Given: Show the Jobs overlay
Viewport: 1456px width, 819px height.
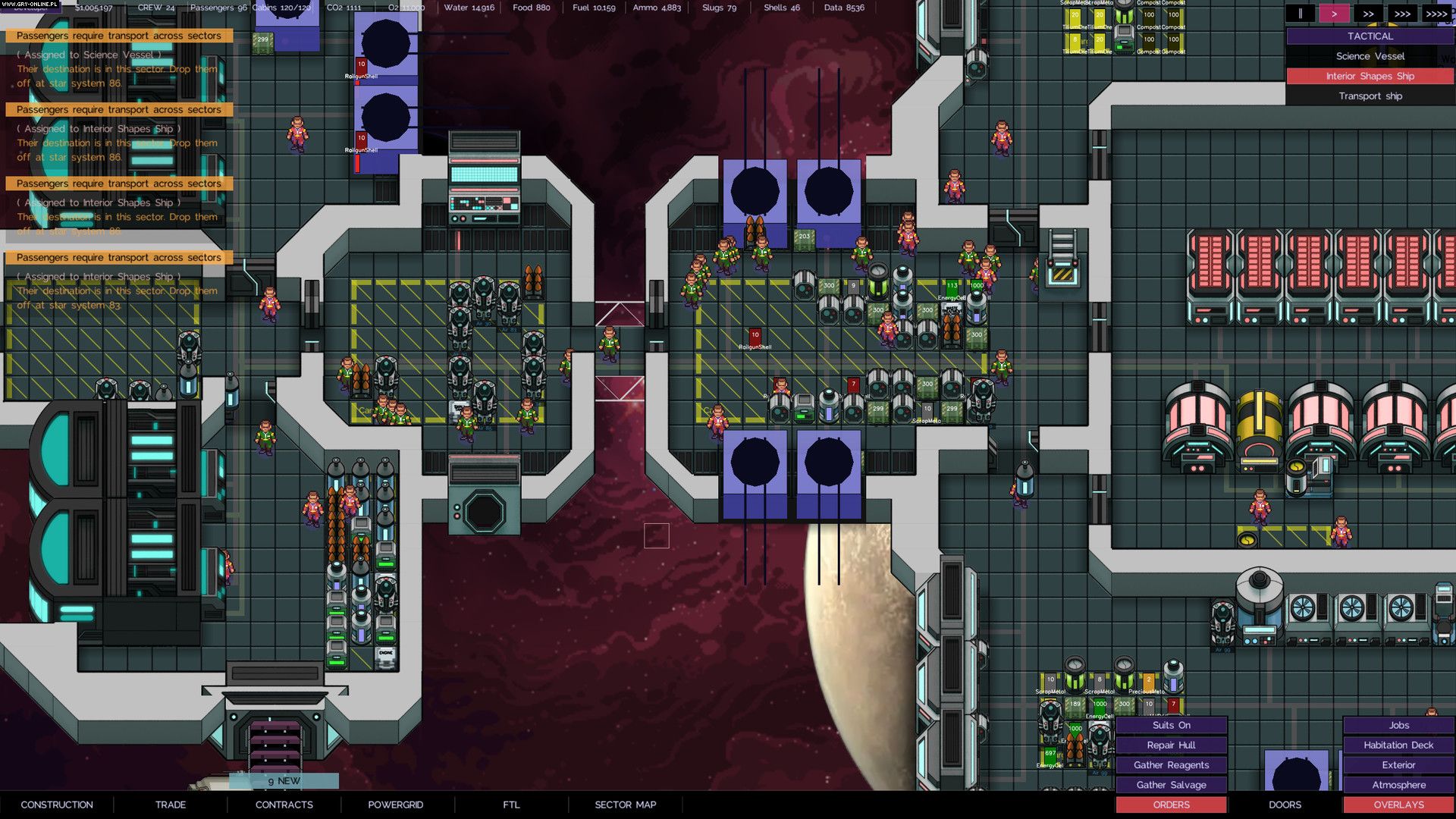Looking at the screenshot, I should (1398, 725).
